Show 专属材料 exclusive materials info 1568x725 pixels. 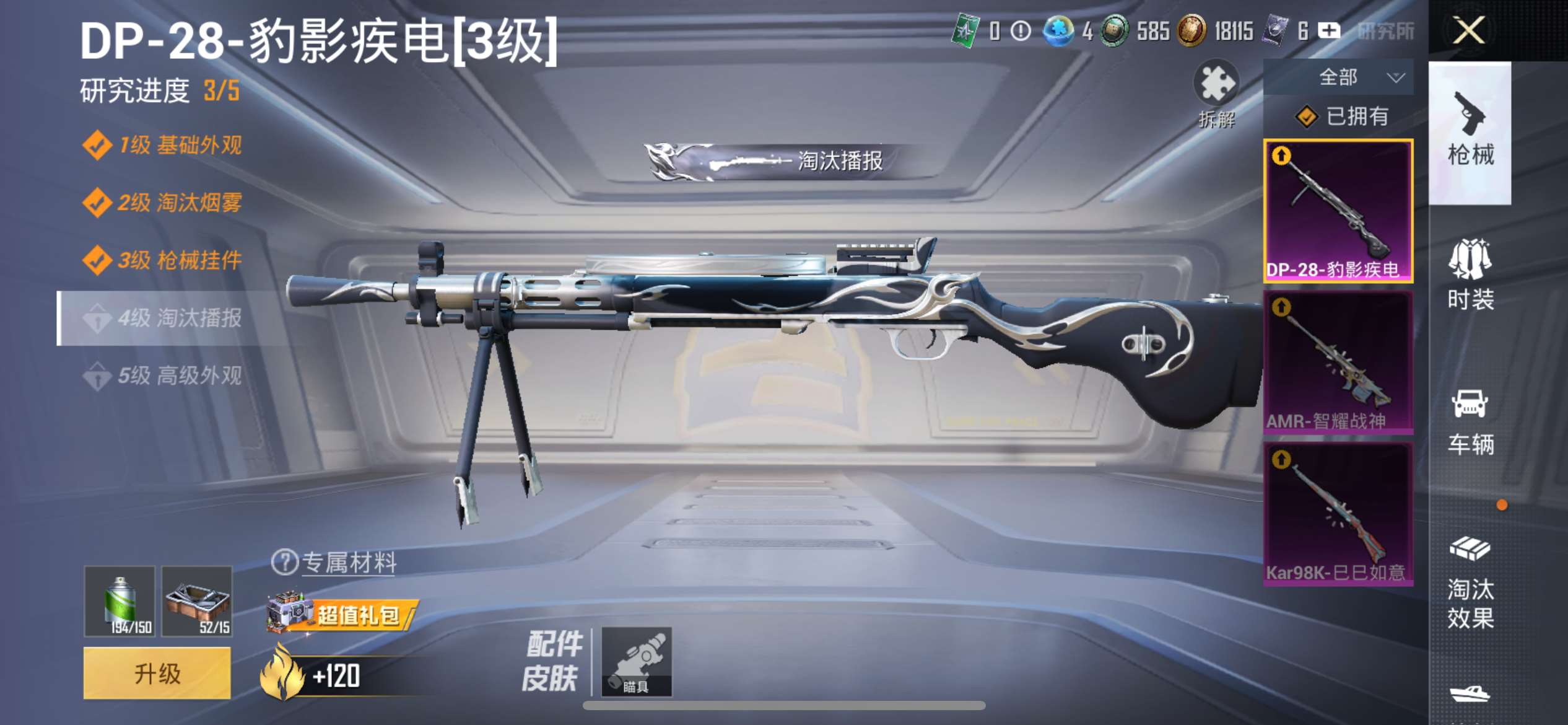point(334,563)
